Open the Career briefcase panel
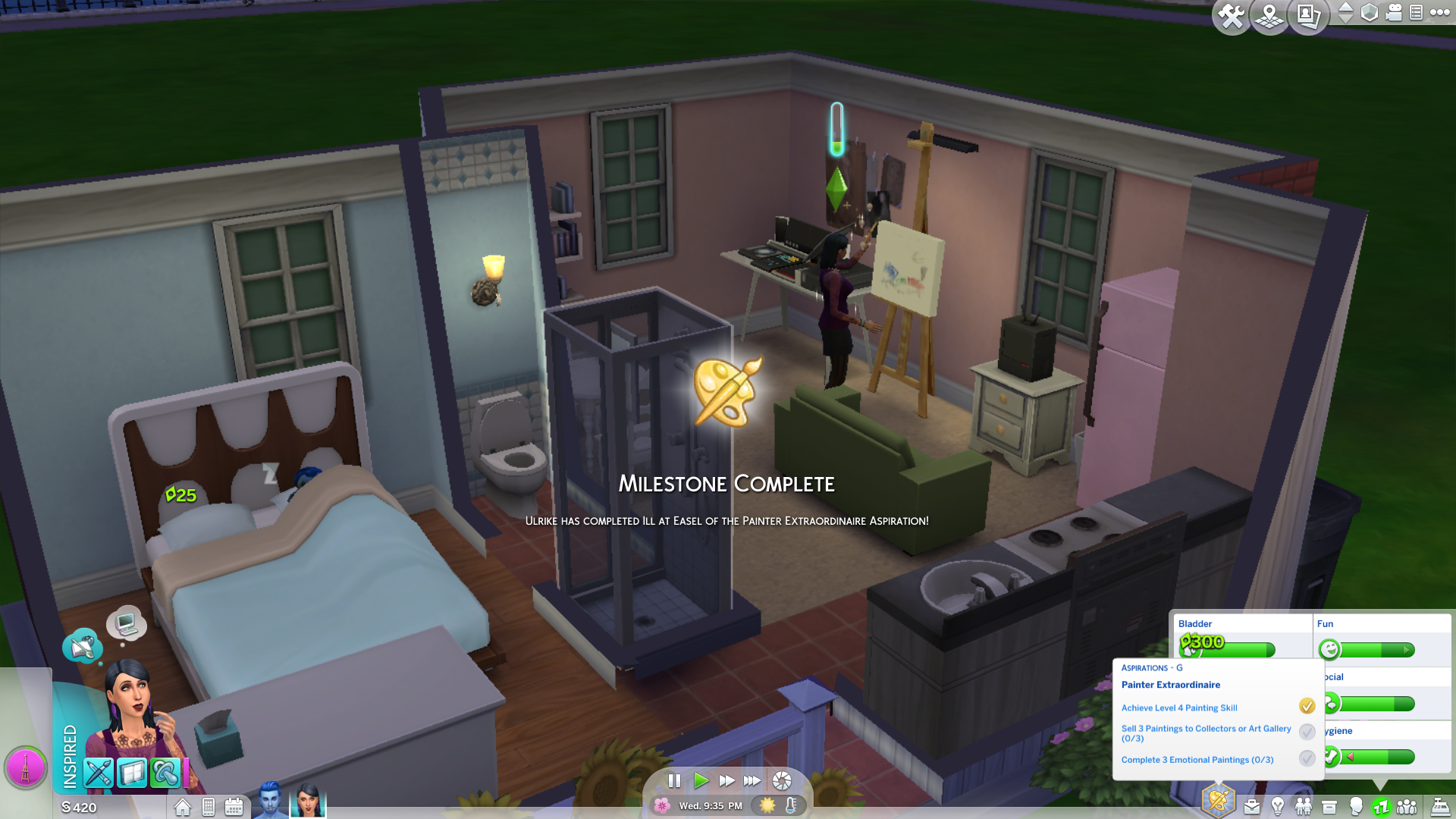 1252,807
